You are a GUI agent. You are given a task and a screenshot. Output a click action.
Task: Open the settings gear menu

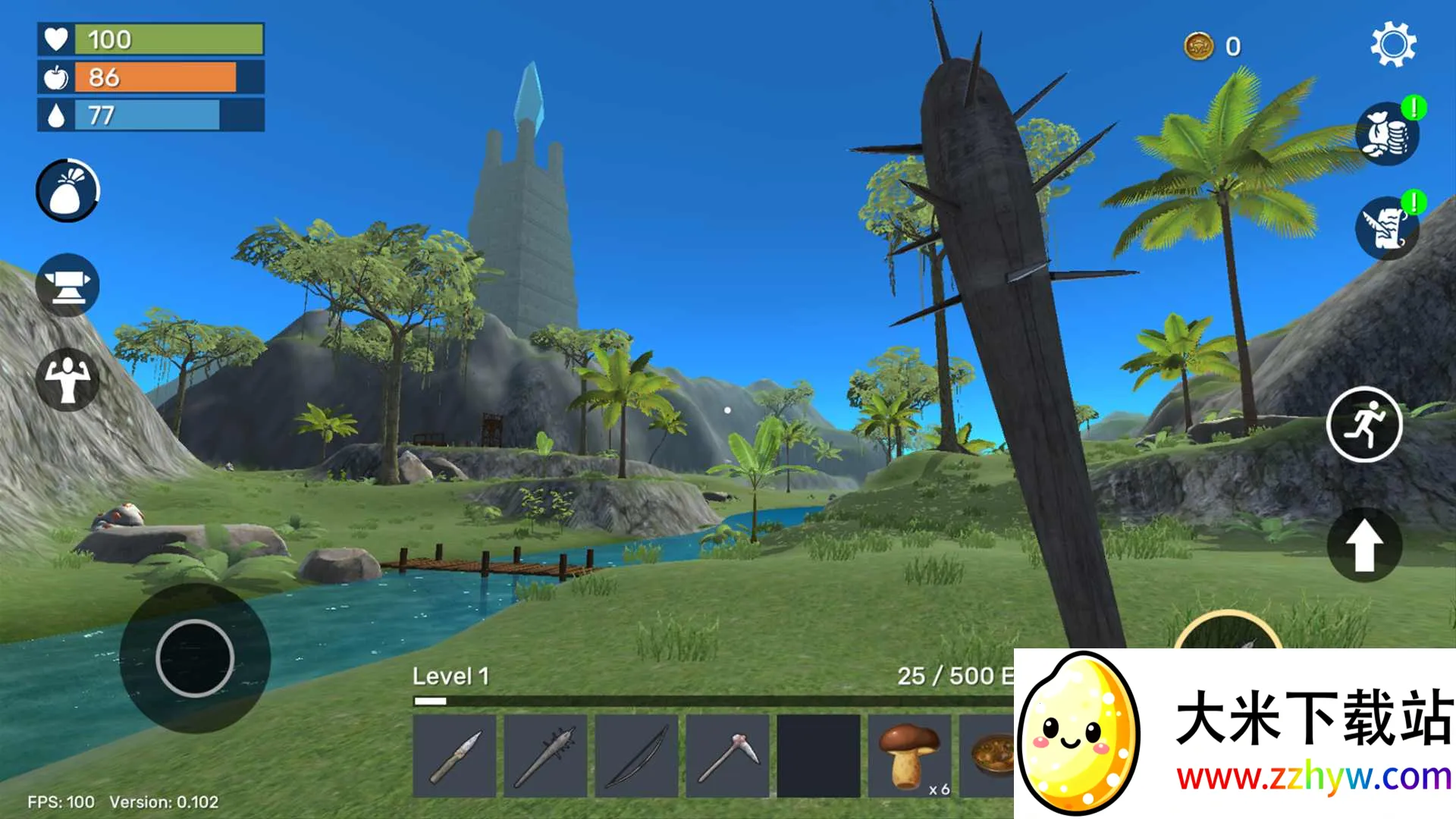pos(1393,45)
